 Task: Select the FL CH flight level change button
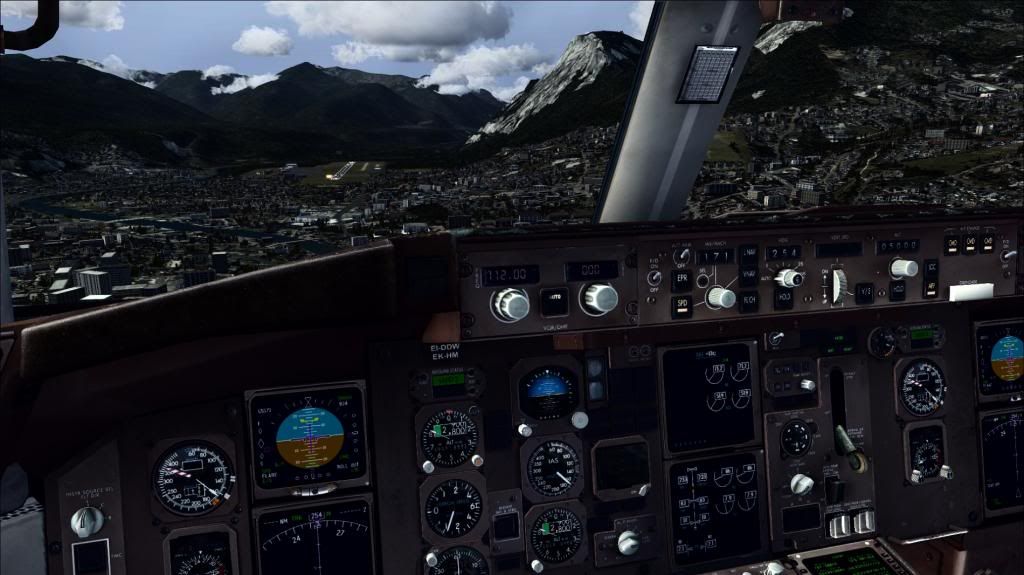tap(748, 301)
